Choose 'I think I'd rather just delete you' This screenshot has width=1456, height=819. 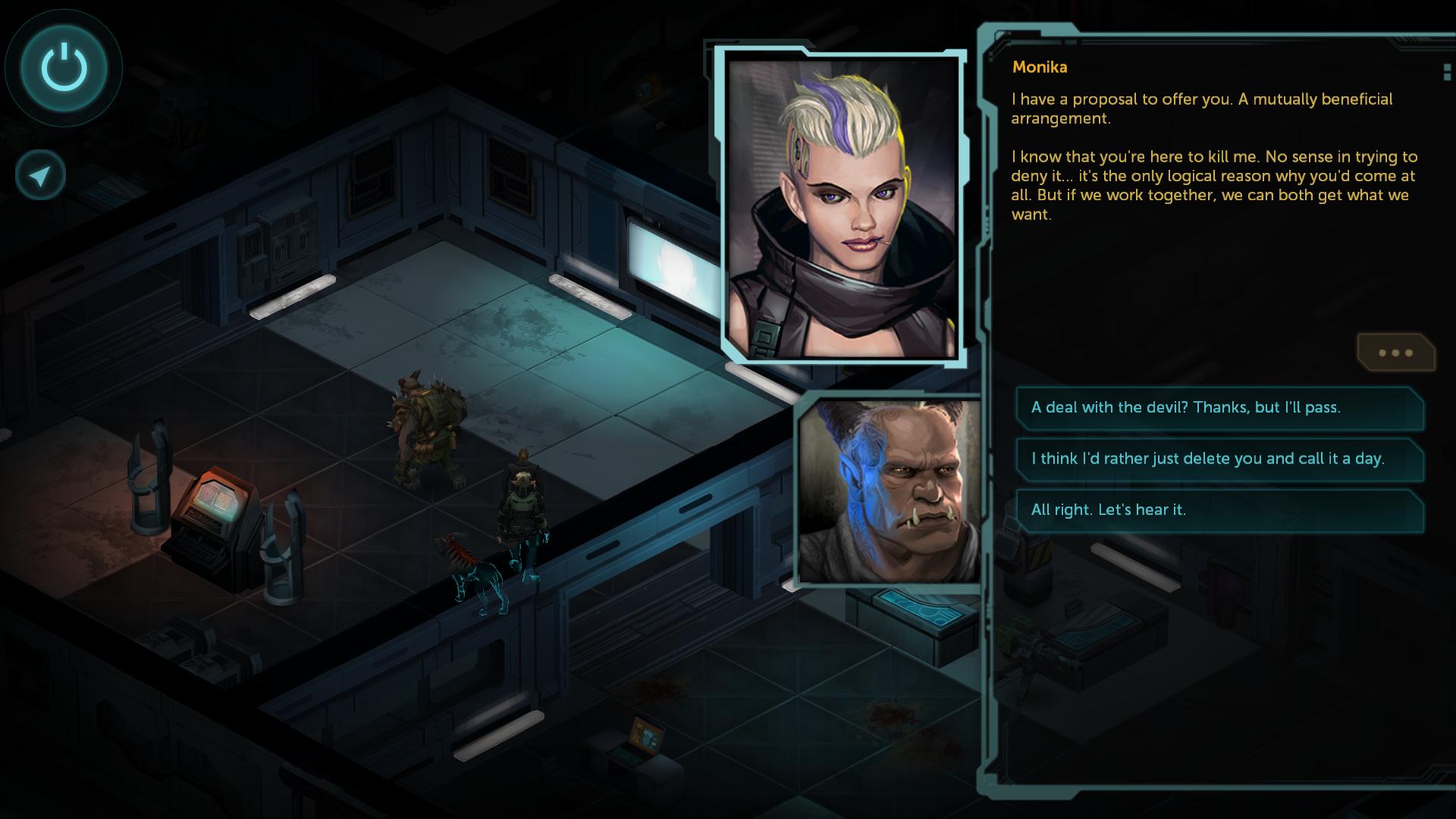(x=1220, y=459)
